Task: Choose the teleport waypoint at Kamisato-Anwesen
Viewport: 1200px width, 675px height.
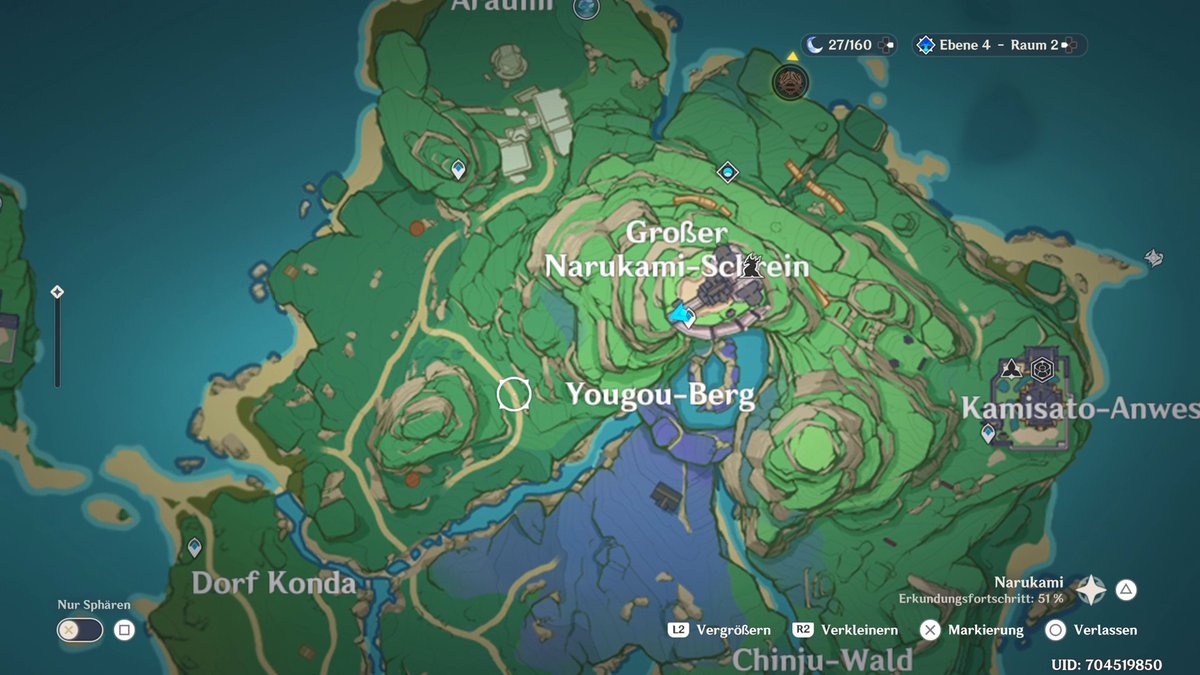Action: tap(989, 433)
